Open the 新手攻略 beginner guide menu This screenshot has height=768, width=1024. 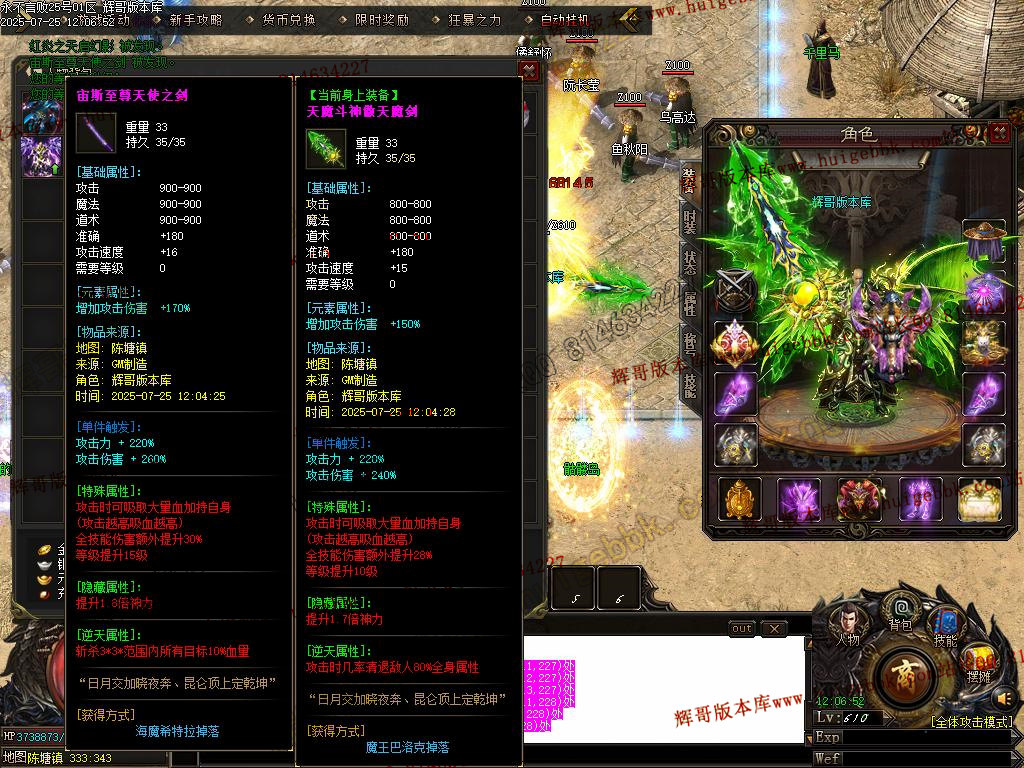[x=196, y=19]
